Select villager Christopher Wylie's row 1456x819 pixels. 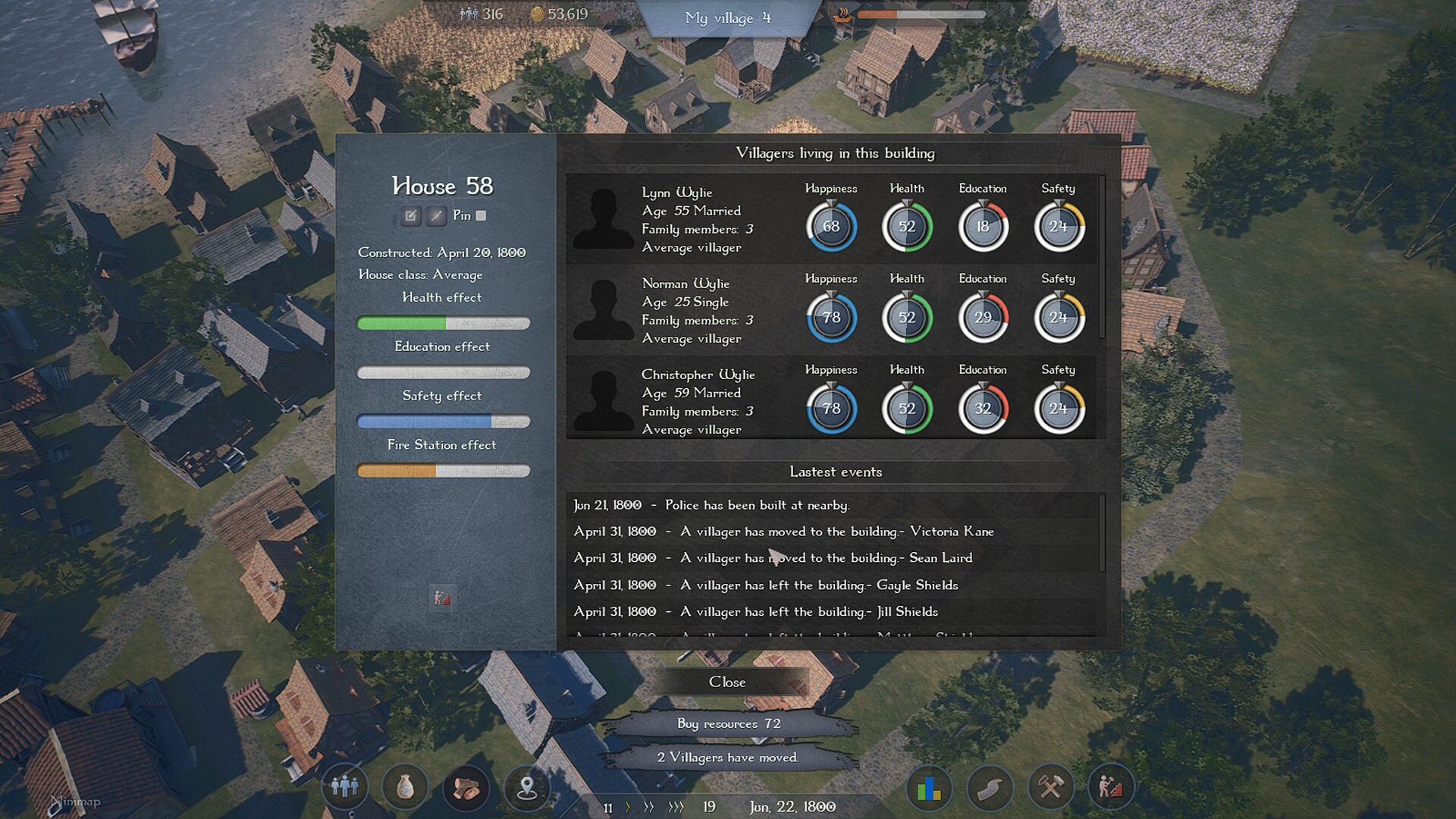coord(698,402)
